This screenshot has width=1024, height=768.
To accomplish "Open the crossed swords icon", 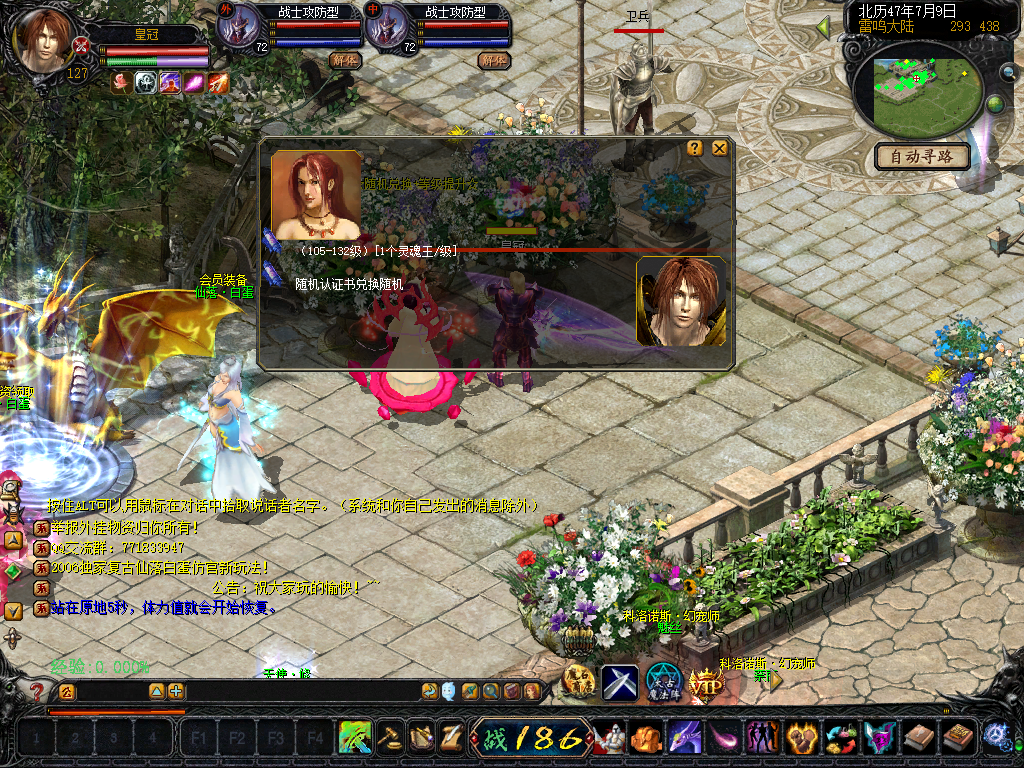I will tap(619, 682).
